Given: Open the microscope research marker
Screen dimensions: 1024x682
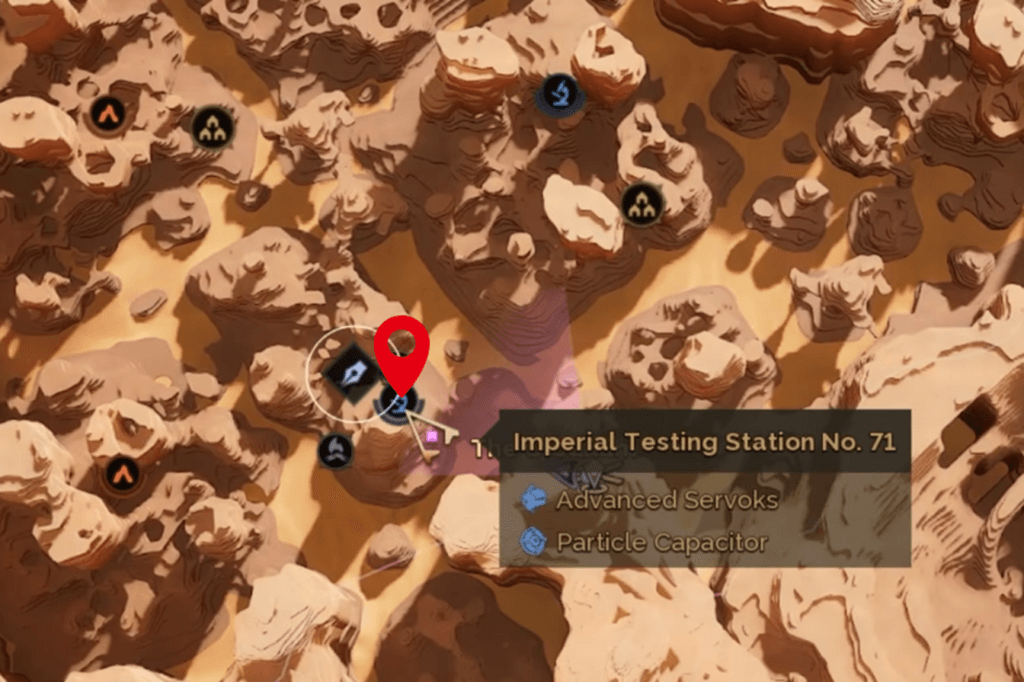Looking at the screenshot, I should click(559, 93).
